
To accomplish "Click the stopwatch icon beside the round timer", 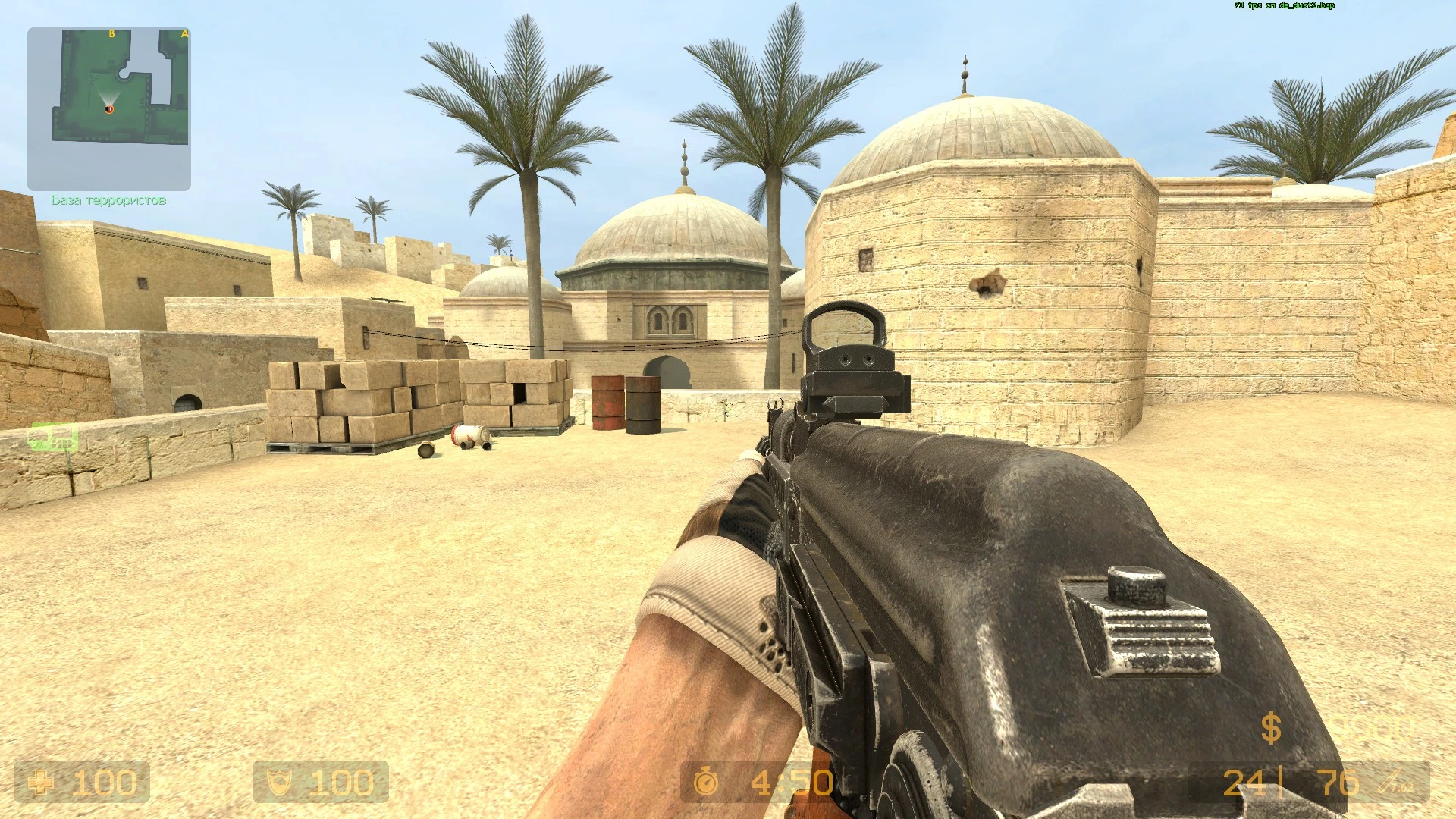I will [x=705, y=782].
